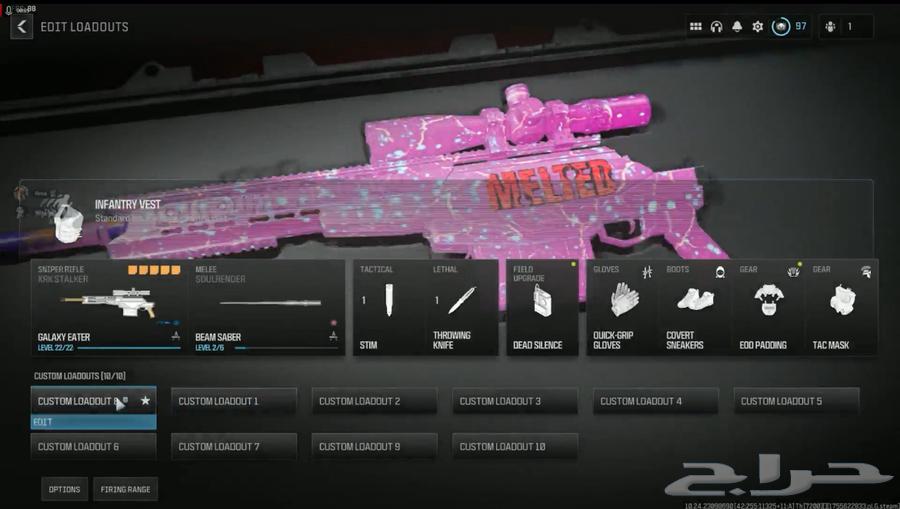Select Custom Loadout 3
Screen dimensions: 900x509
click(x=515, y=401)
